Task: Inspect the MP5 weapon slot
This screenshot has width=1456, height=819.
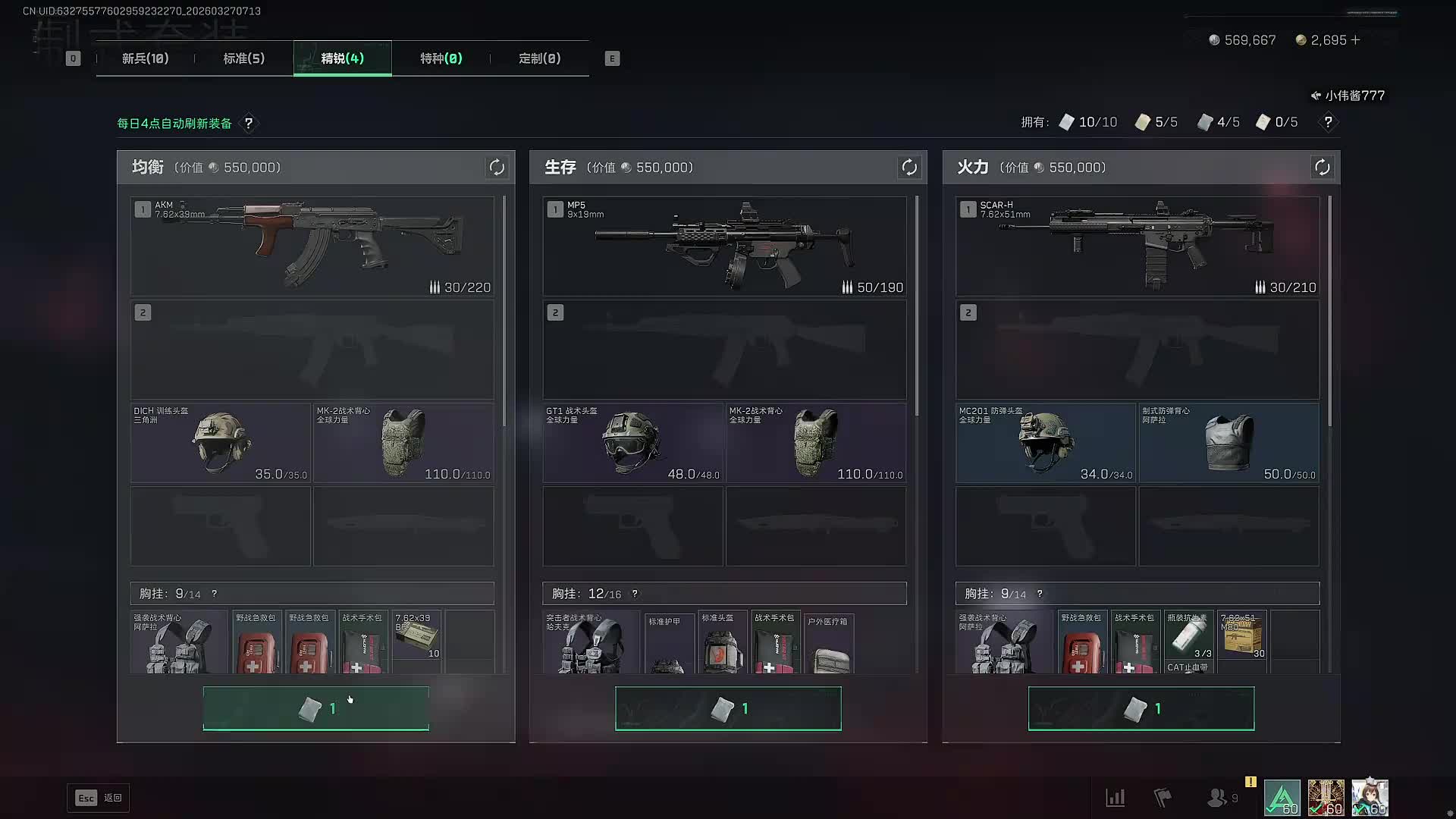Action: [724, 246]
